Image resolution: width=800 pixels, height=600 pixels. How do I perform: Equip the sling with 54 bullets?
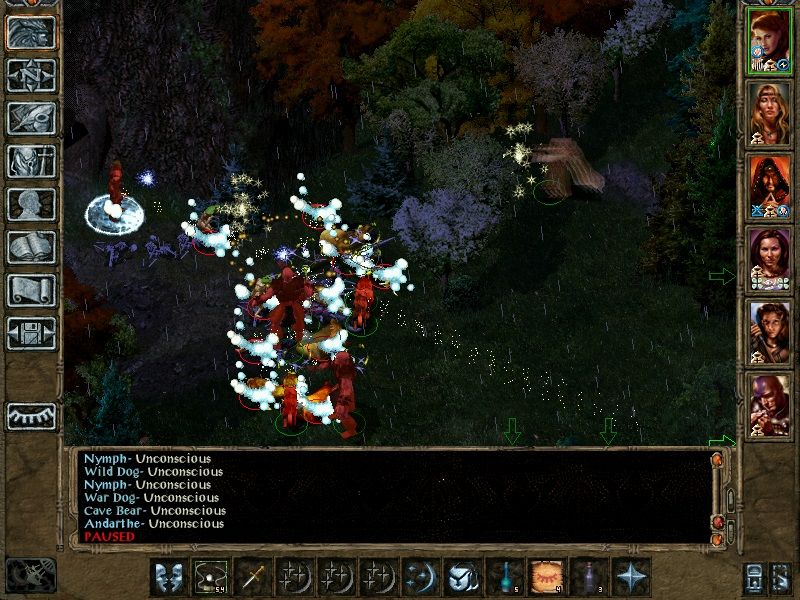pyautogui.click(x=209, y=577)
